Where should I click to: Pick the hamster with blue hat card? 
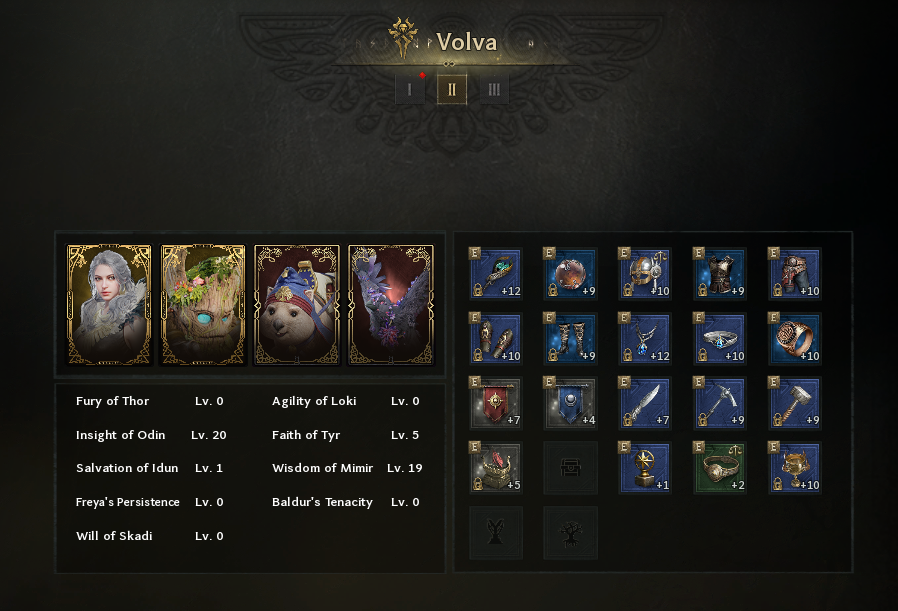(297, 304)
